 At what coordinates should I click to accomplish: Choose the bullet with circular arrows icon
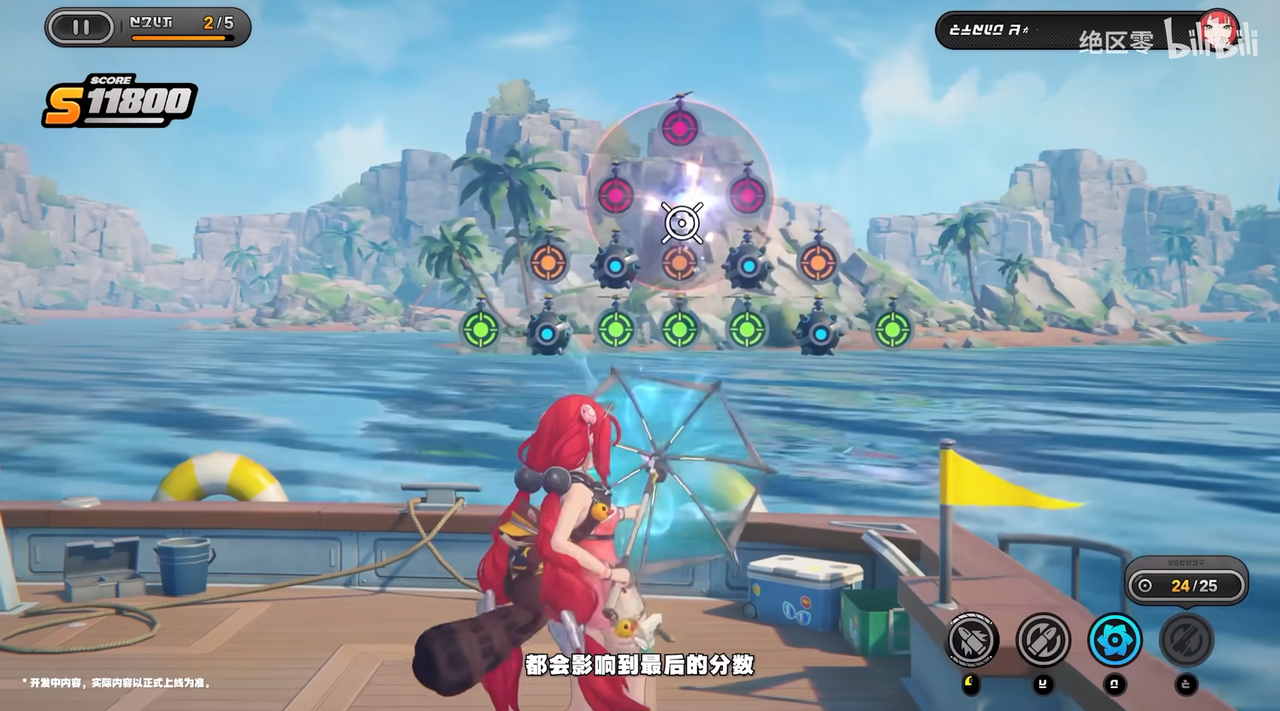pyautogui.click(x=1043, y=640)
